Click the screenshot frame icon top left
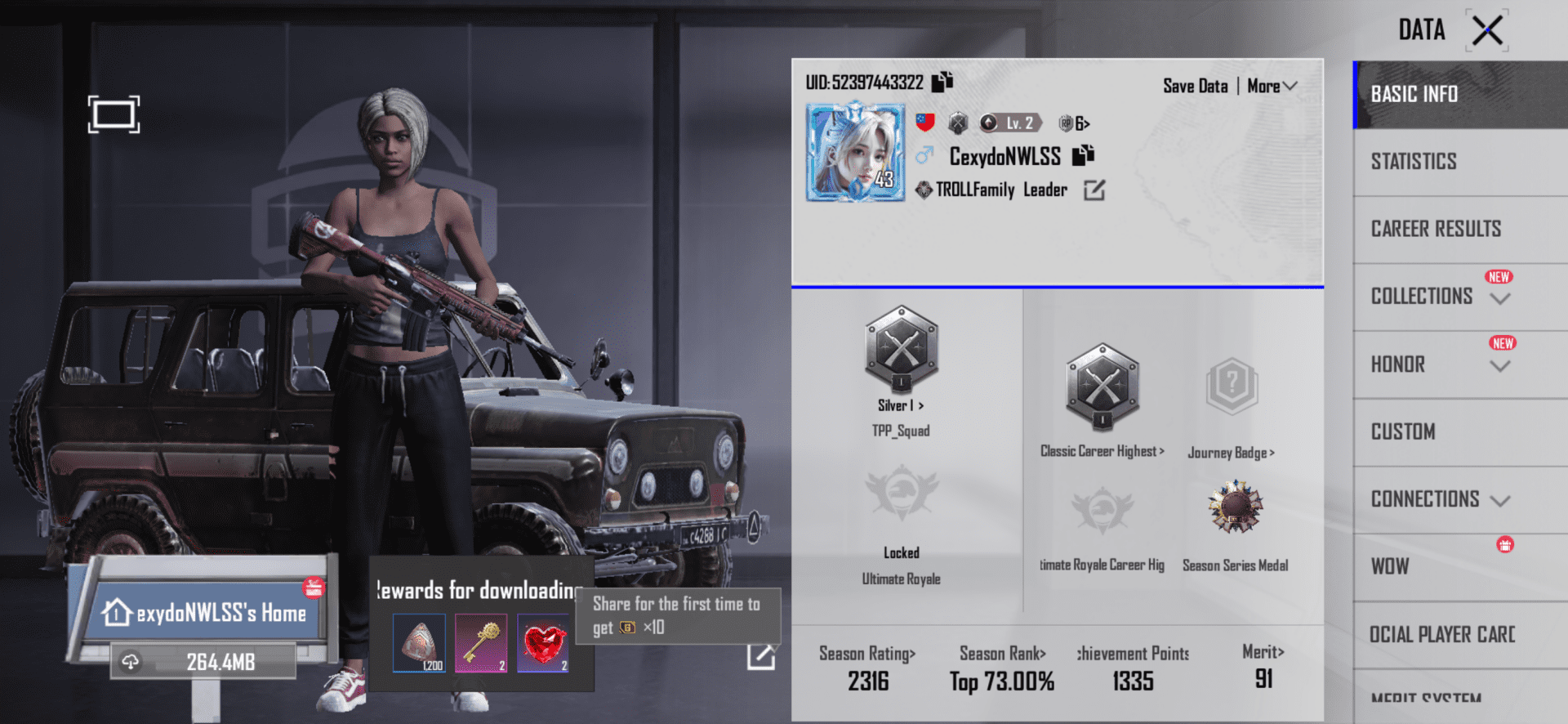1568x724 pixels. point(114,114)
